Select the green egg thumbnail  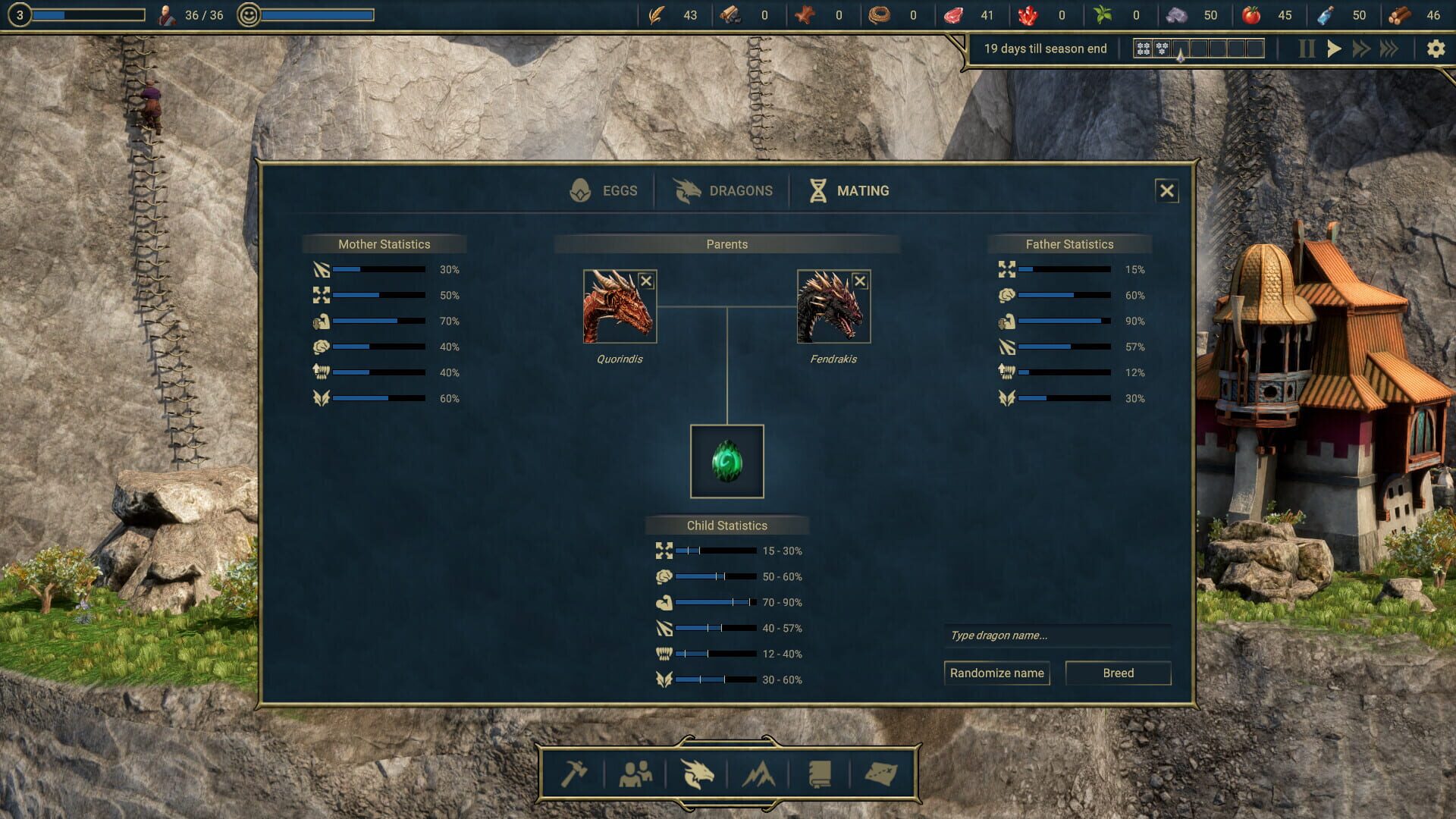726,461
